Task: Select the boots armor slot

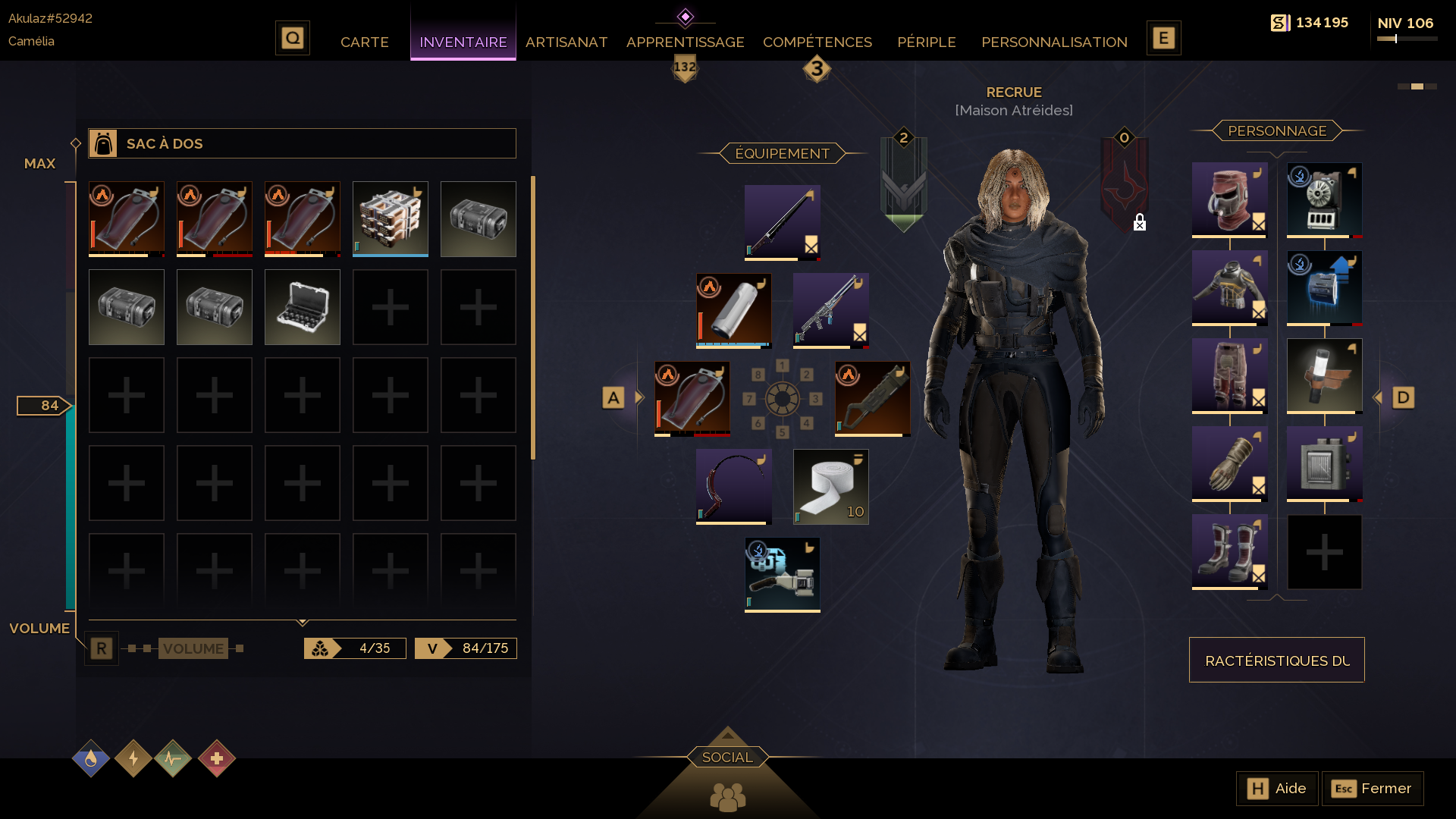Action: 1229,552
